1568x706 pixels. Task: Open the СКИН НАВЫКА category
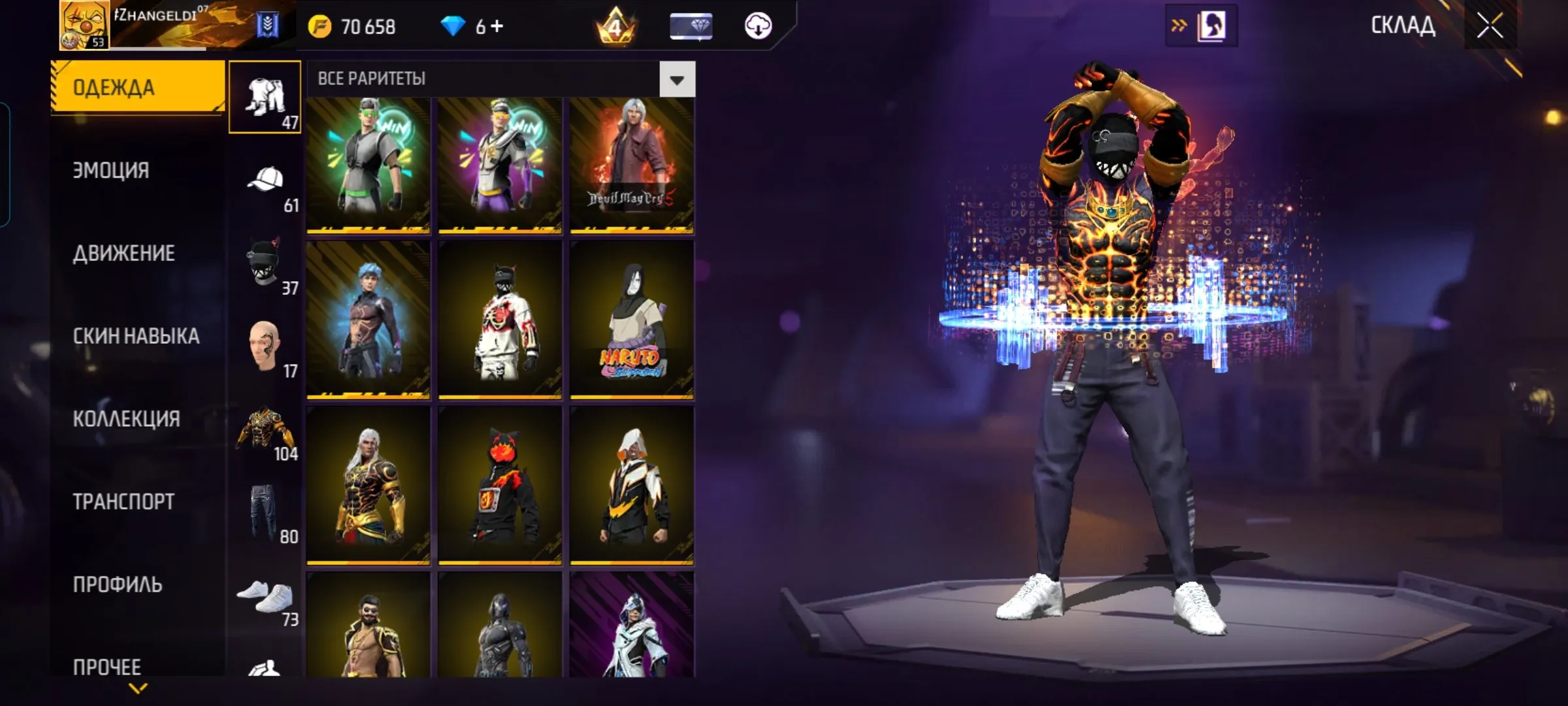pyautogui.click(x=136, y=336)
